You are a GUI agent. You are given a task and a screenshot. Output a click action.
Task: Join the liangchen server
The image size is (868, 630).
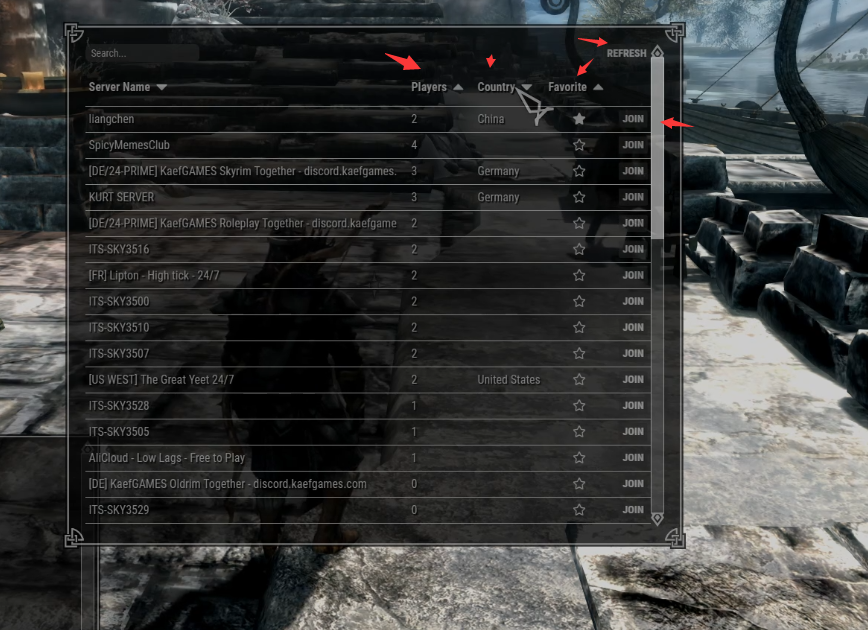[633, 119]
